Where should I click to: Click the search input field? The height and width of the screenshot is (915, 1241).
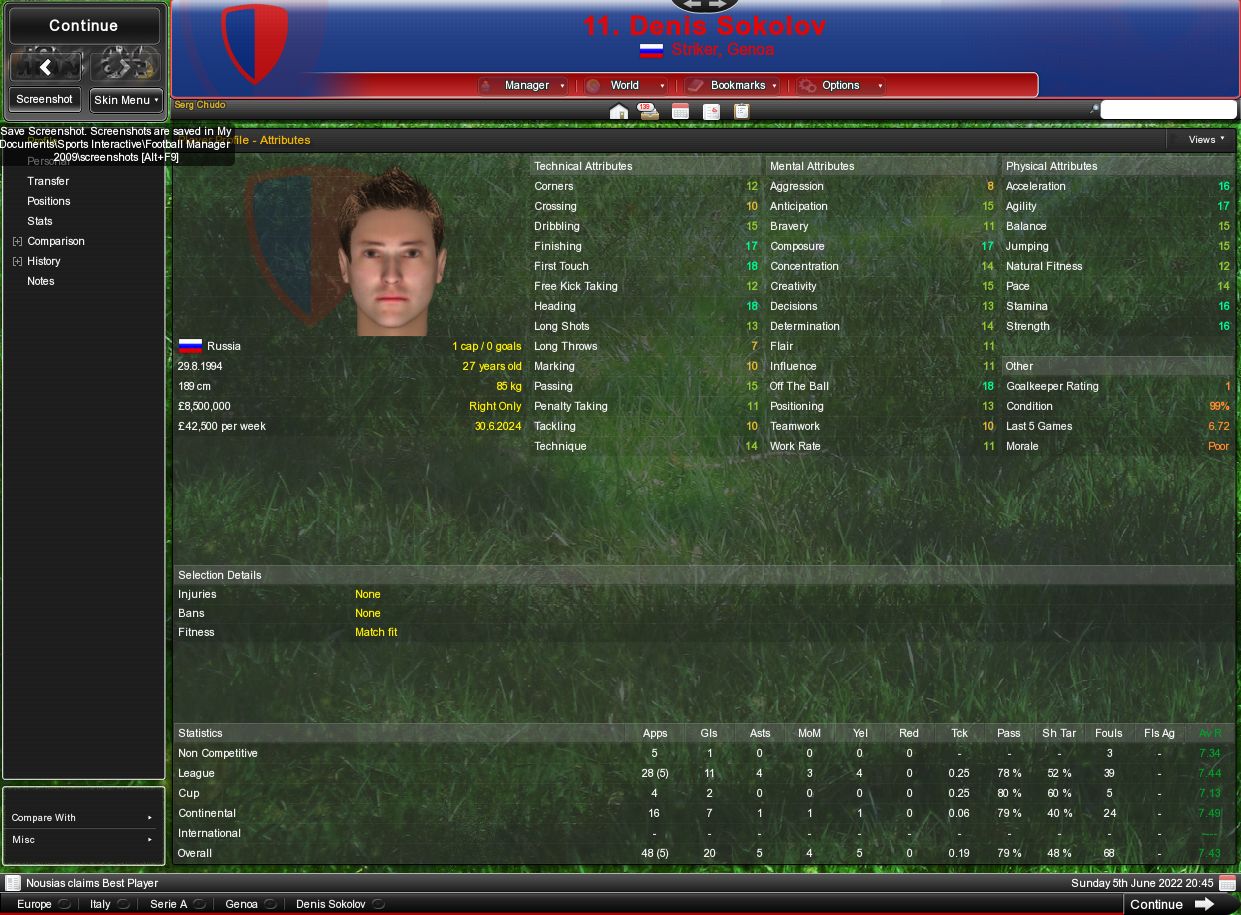[1168, 110]
